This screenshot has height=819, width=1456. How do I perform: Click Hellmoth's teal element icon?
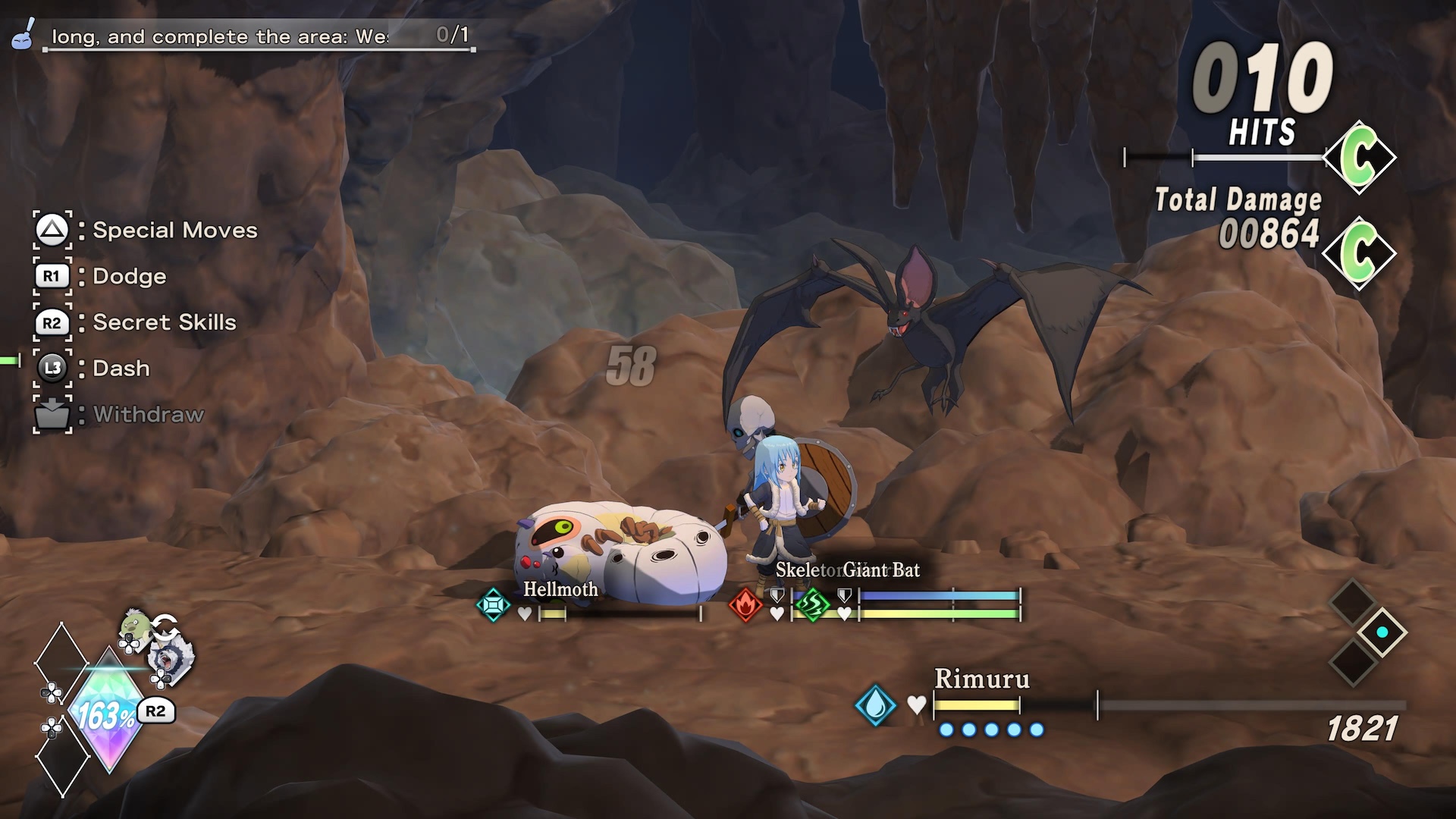(x=493, y=605)
